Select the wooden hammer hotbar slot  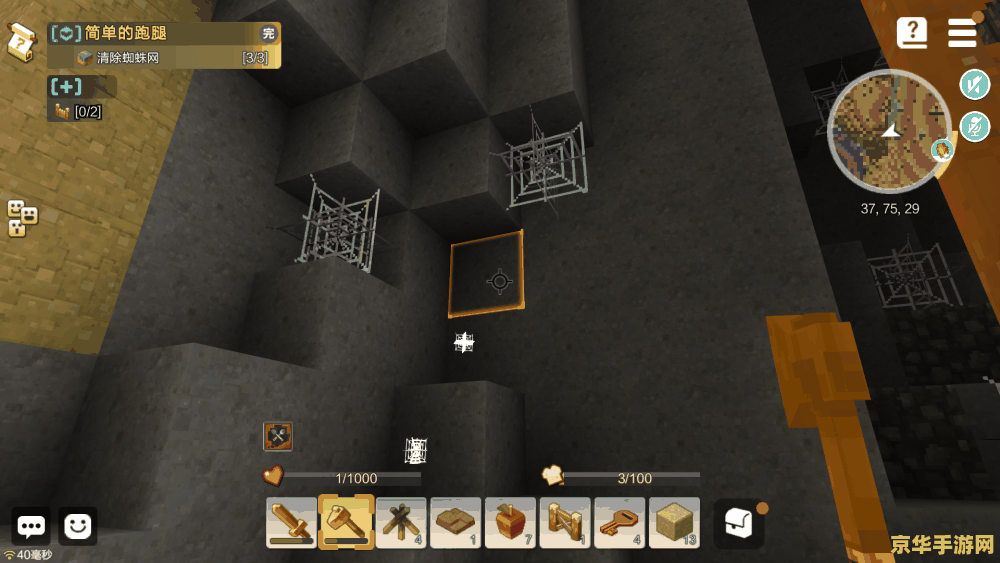click(346, 522)
